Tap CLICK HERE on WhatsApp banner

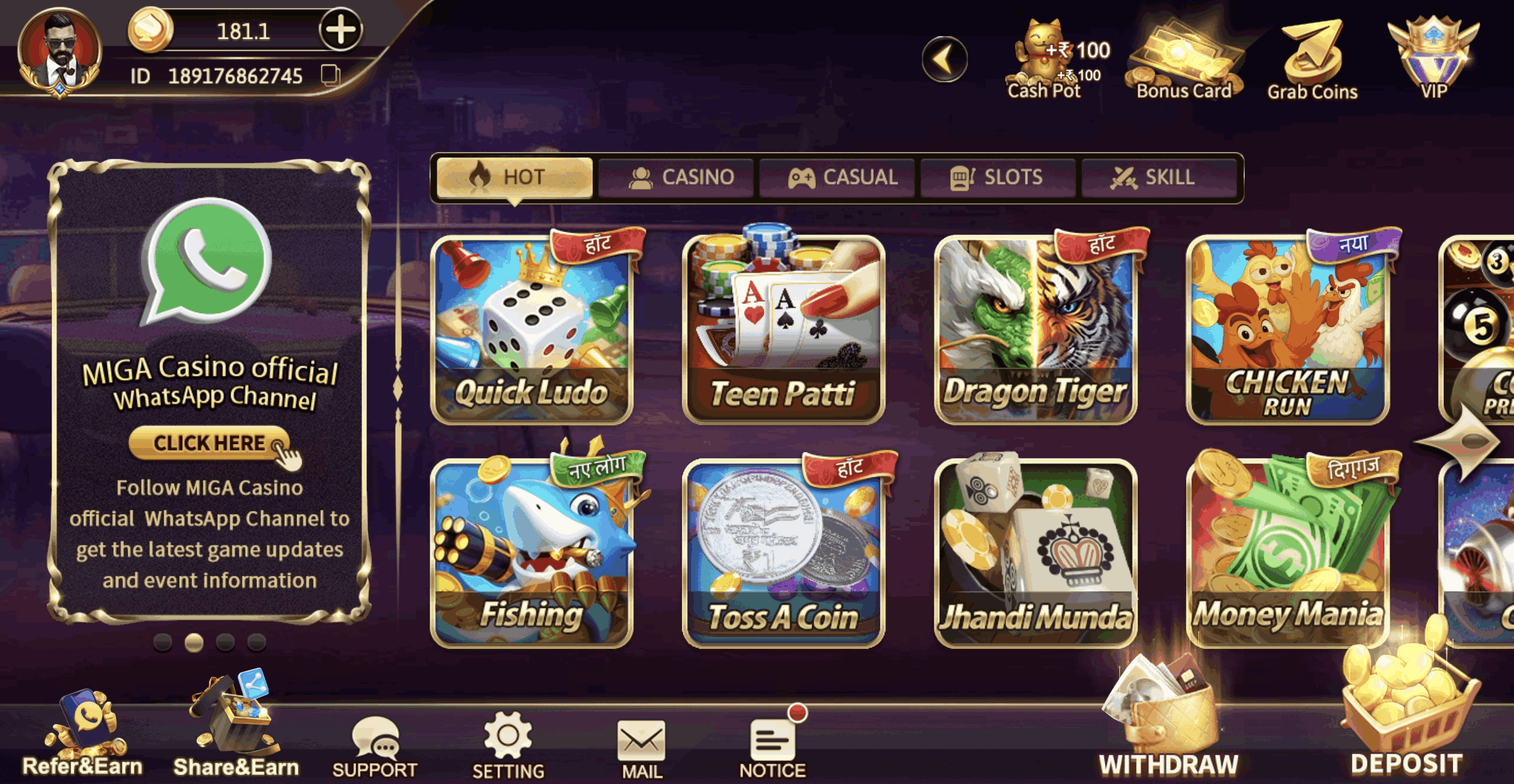(x=209, y=443)
